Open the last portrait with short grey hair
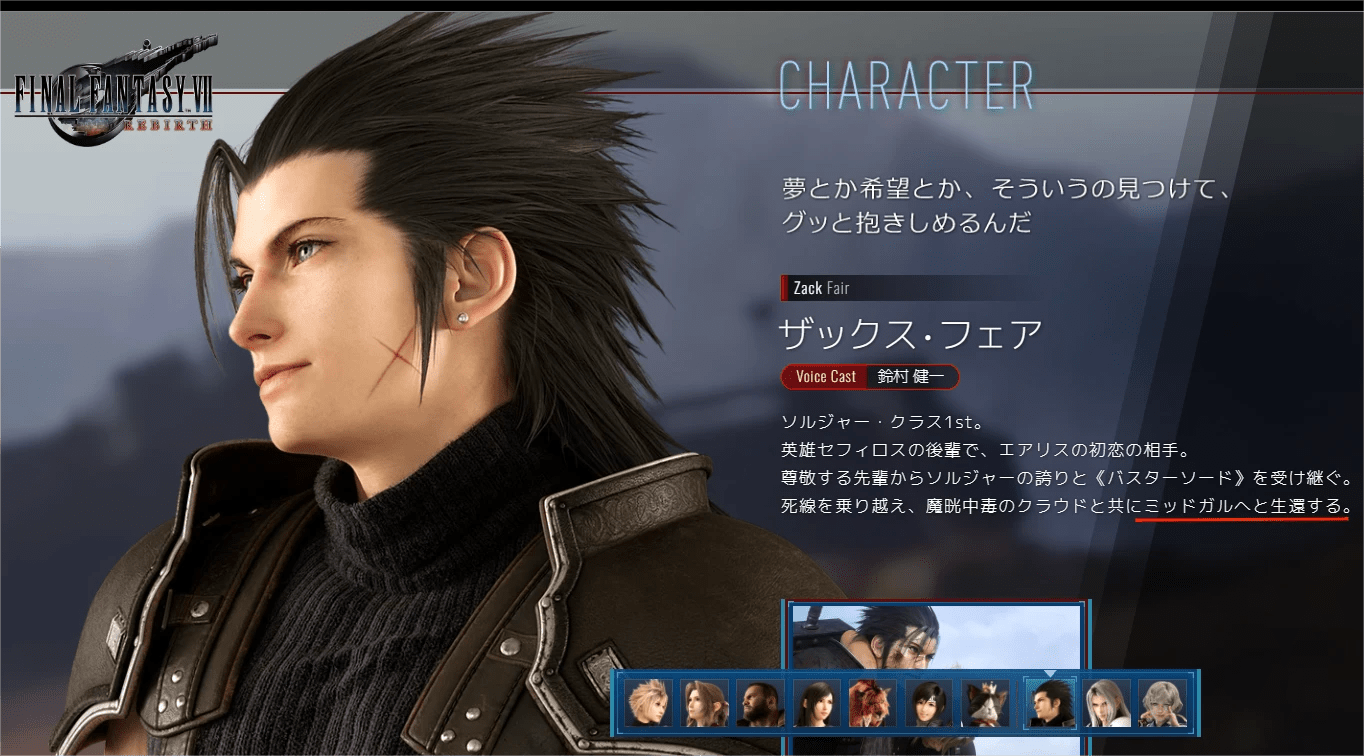This screenshot has height=756, width=1364. click(x=1163, y=703)
